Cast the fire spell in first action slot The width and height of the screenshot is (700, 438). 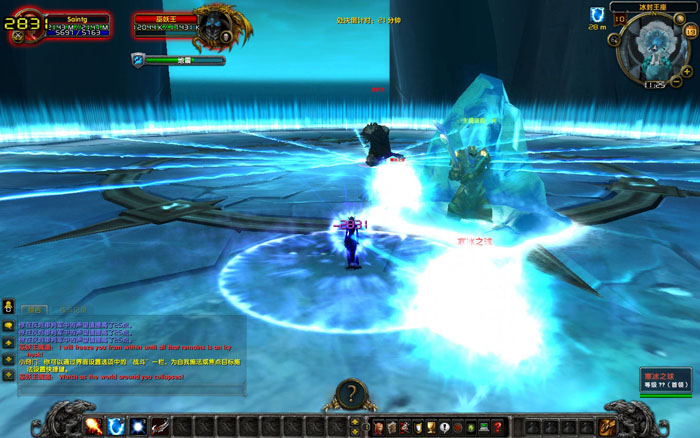coord(95,427)
